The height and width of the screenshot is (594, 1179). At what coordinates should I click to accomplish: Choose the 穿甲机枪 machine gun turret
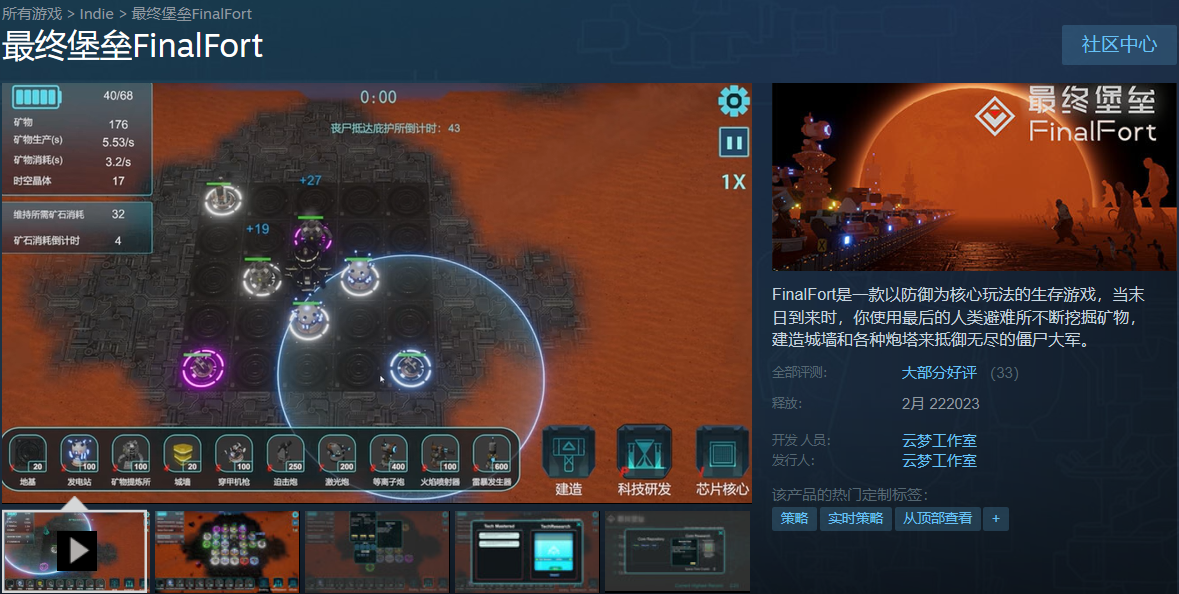[234, 455]
